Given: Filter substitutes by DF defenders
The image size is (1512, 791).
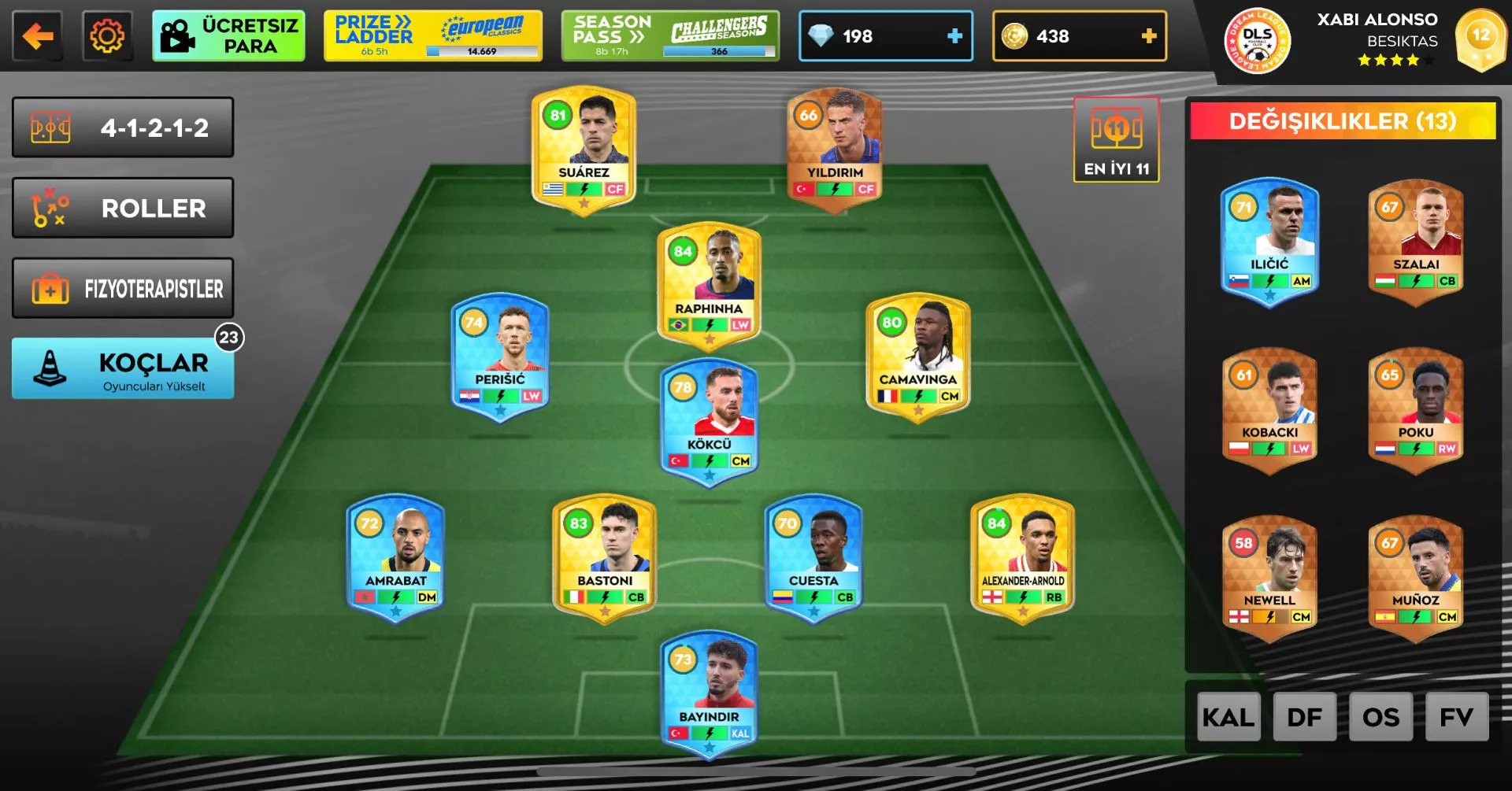Looking at the screenshot, I should (x=1304, y=717).
